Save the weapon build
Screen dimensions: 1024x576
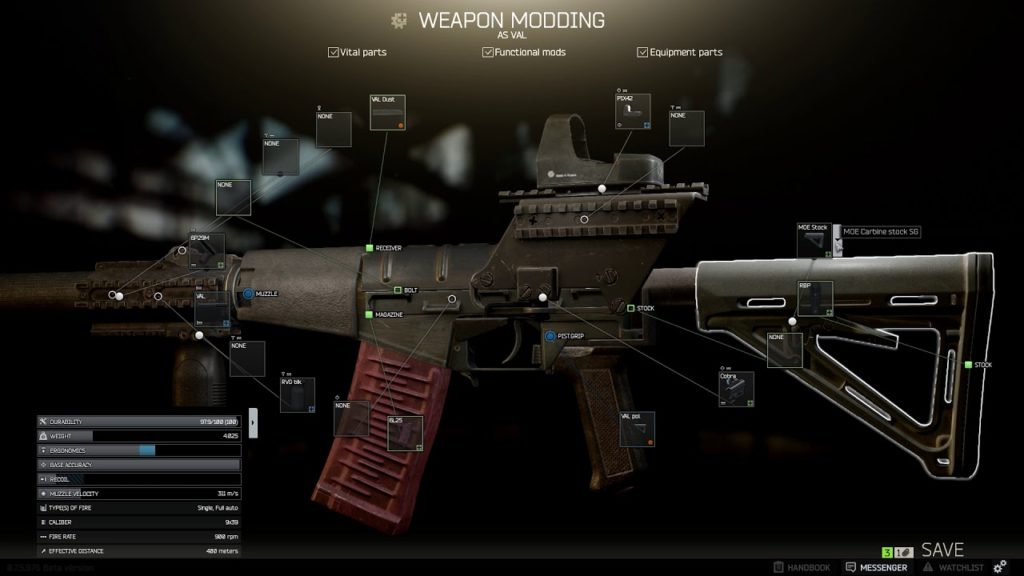tap(942, 550)
